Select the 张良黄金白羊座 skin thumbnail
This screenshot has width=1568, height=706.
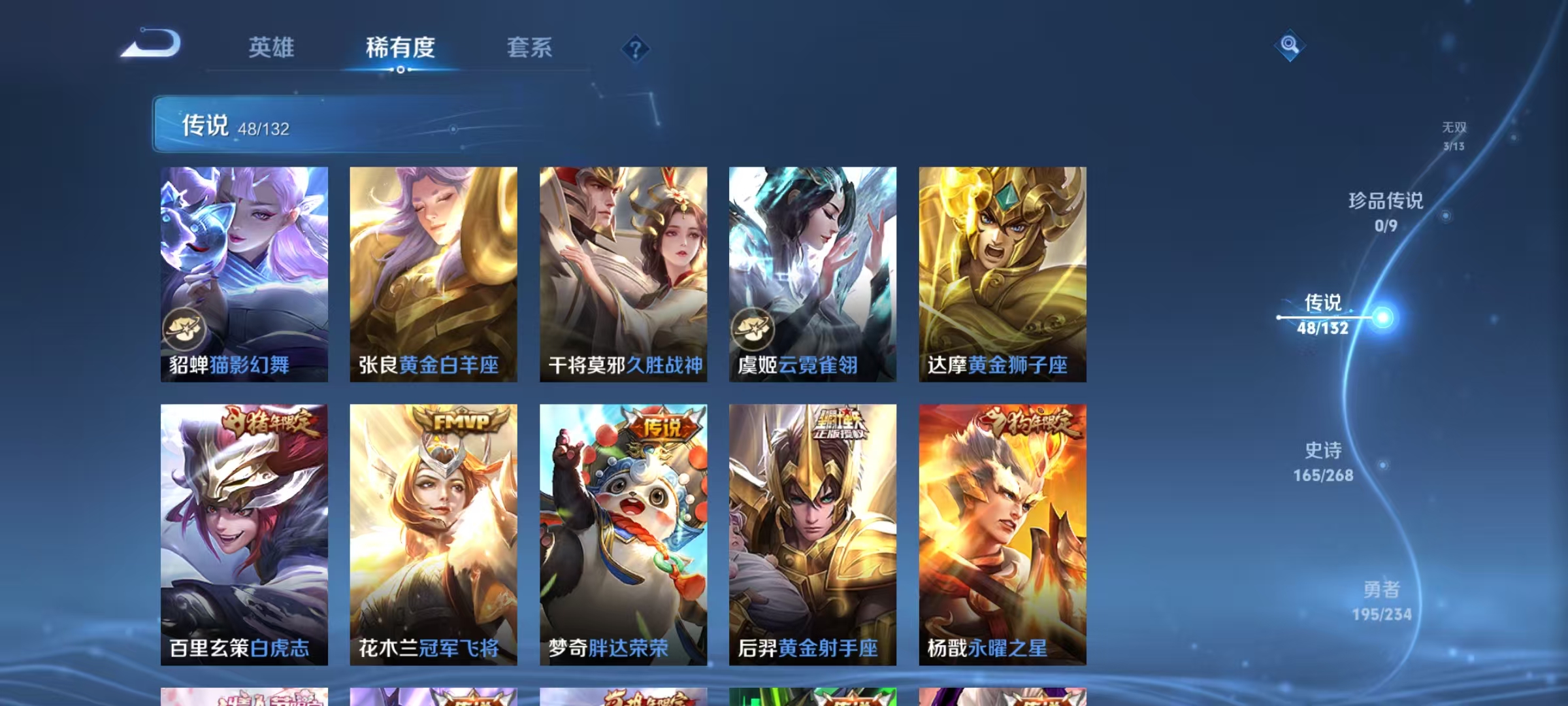pos(433,275)
